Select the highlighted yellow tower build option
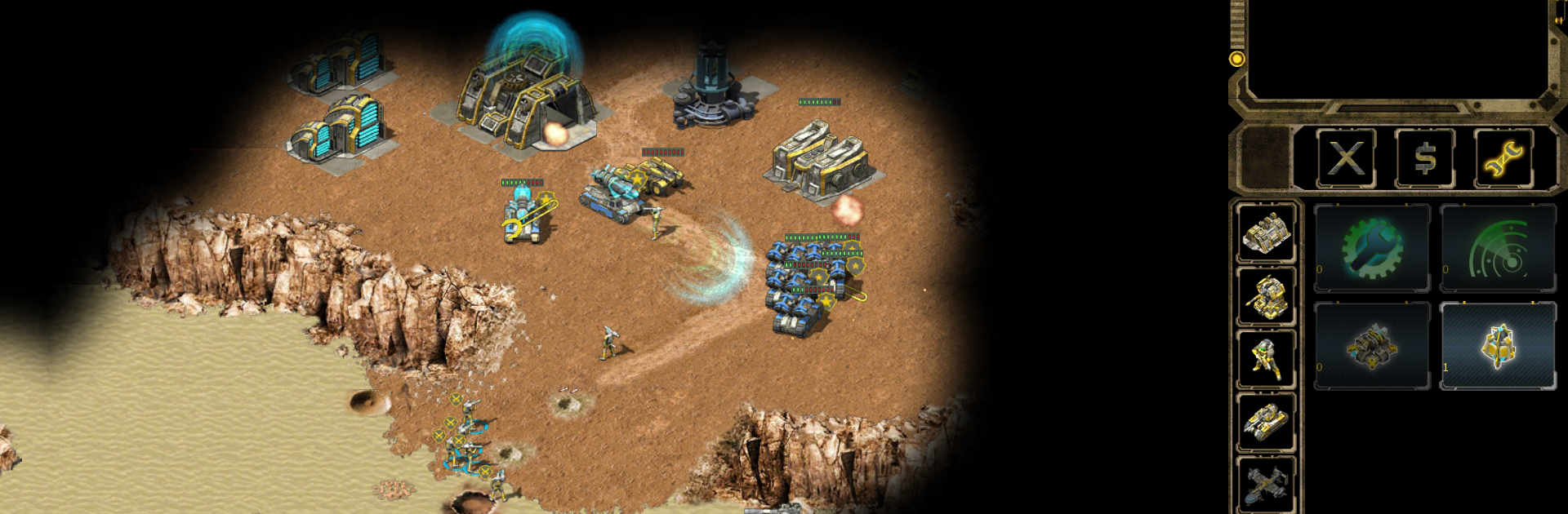This screenshot has width=1568, height=514. pyautogui.click(x=1498, y=346)
